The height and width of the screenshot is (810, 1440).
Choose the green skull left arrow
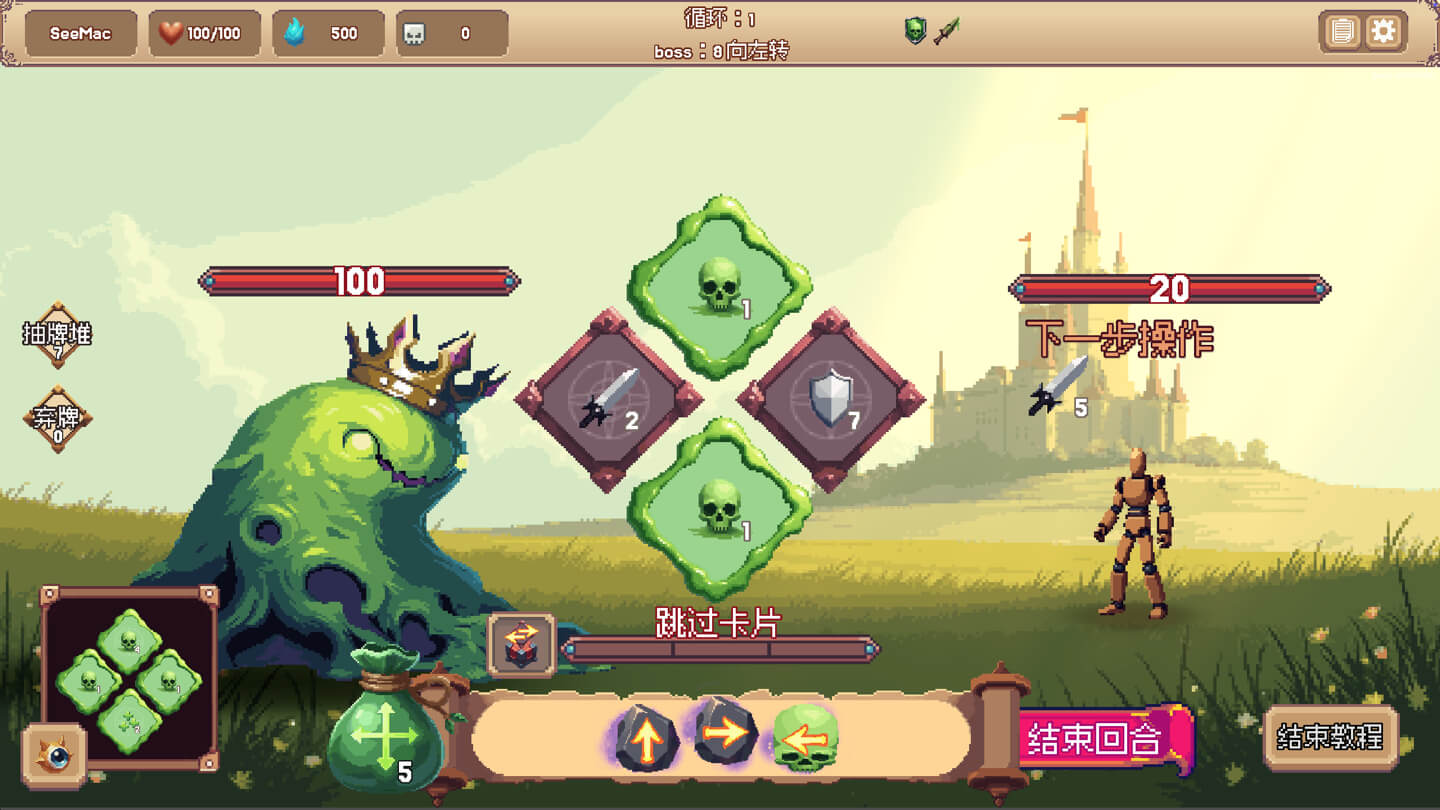[x=805, y=740]
